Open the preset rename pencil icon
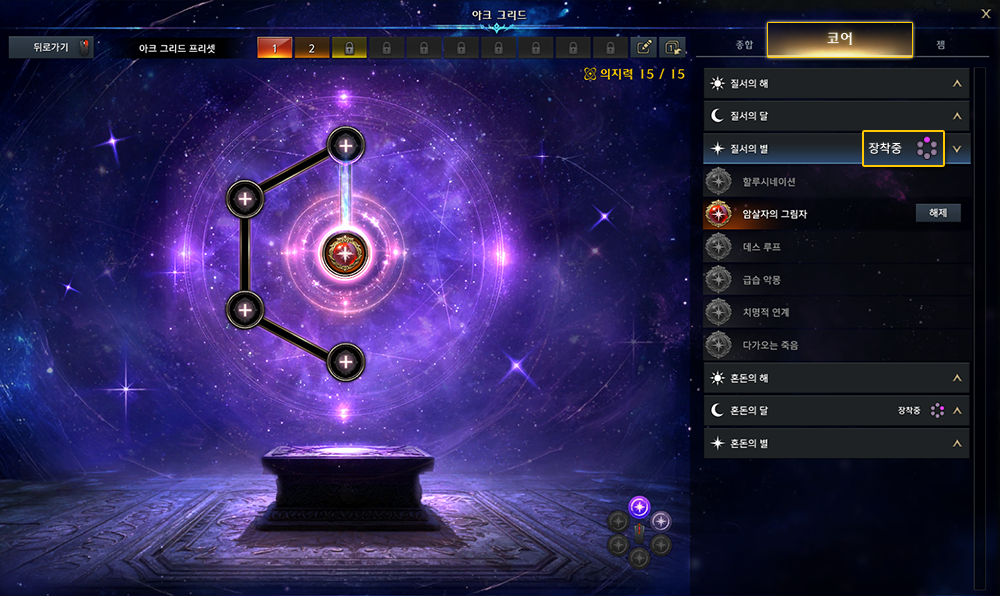 pyautogui.click(x=646, y=47)
